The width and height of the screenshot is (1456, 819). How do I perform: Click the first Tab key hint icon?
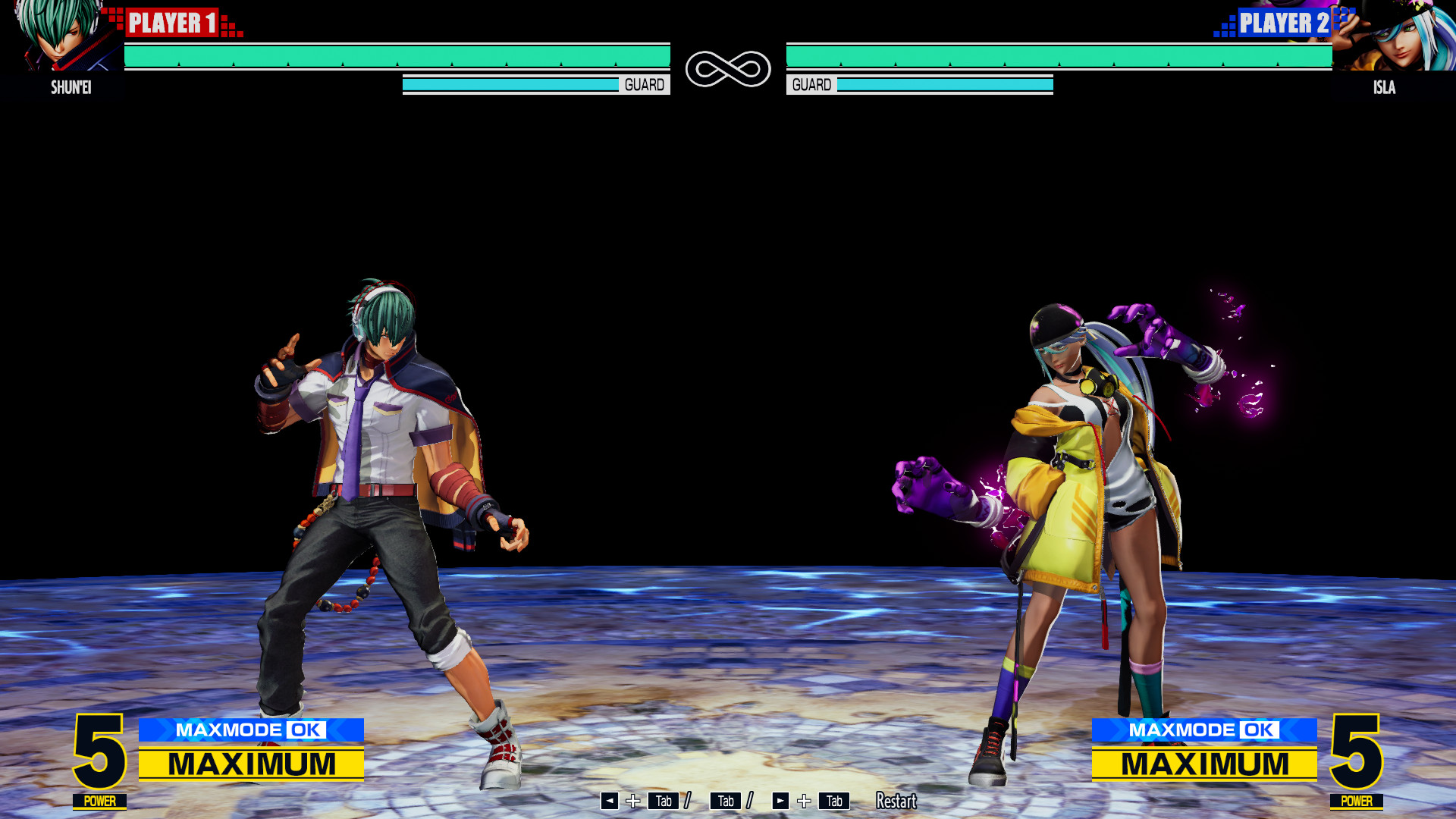pos(662,800)
